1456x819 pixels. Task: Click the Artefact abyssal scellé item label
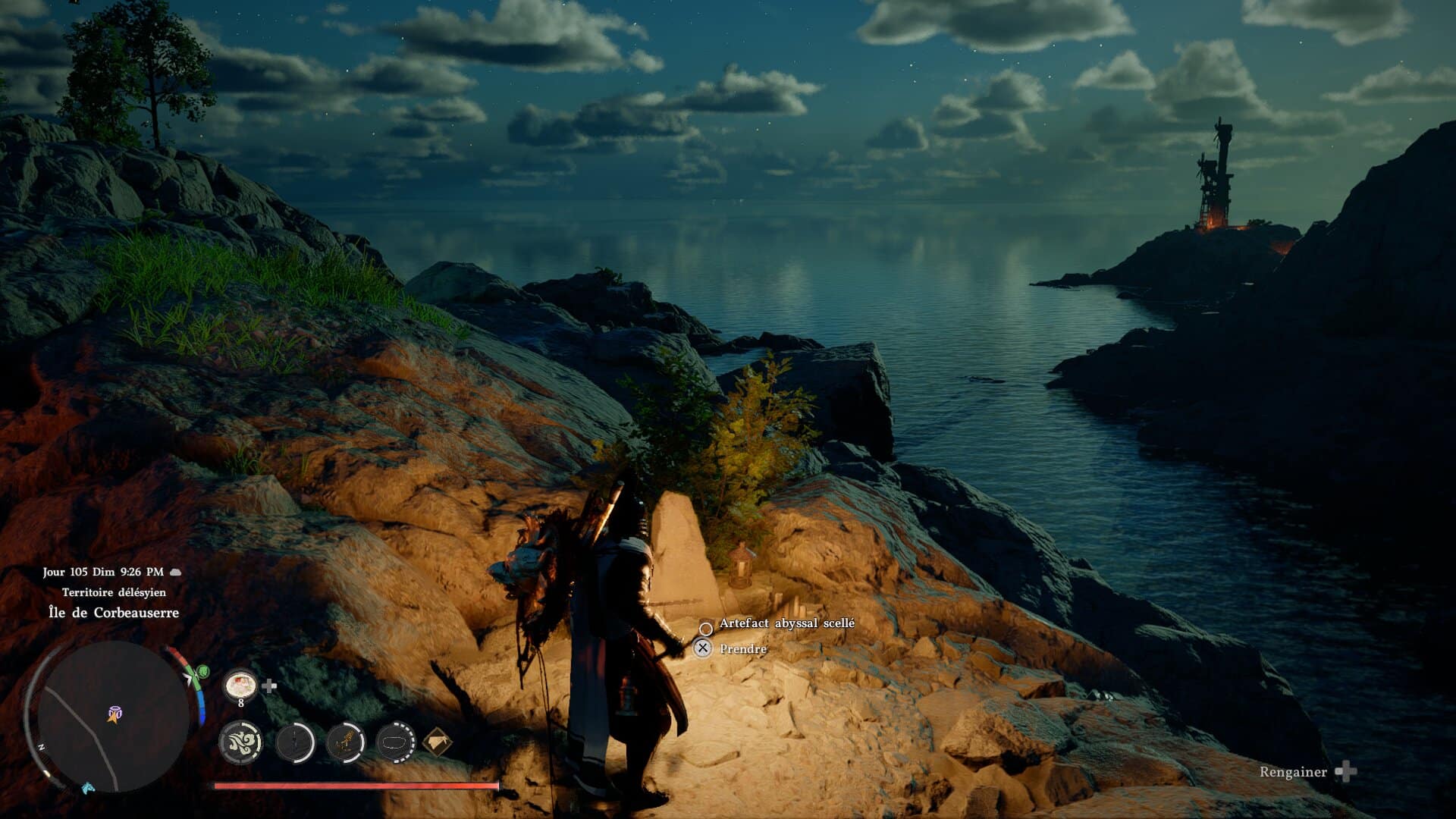[786, 623]
